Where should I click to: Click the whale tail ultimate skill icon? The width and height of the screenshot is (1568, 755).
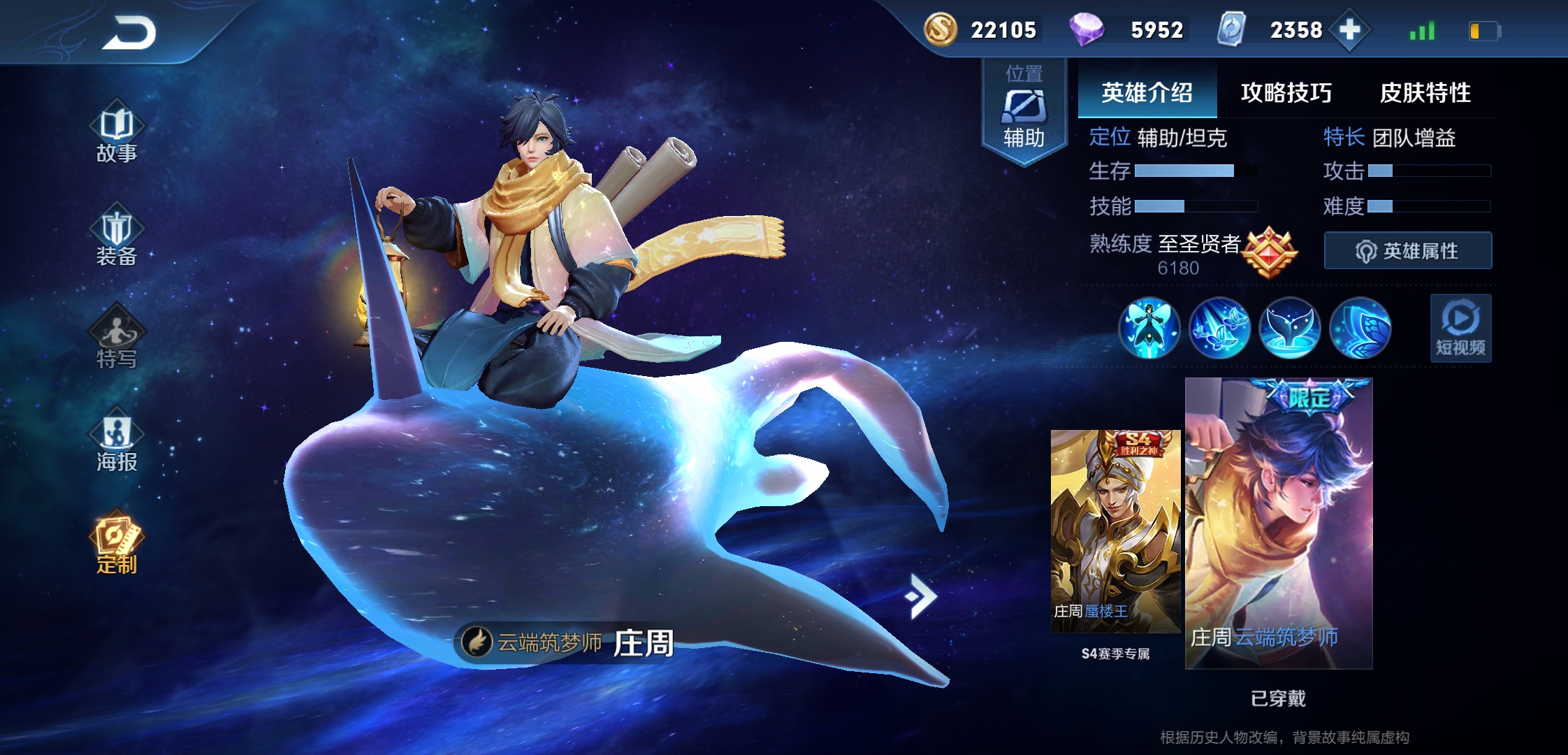pos(1289,328)
